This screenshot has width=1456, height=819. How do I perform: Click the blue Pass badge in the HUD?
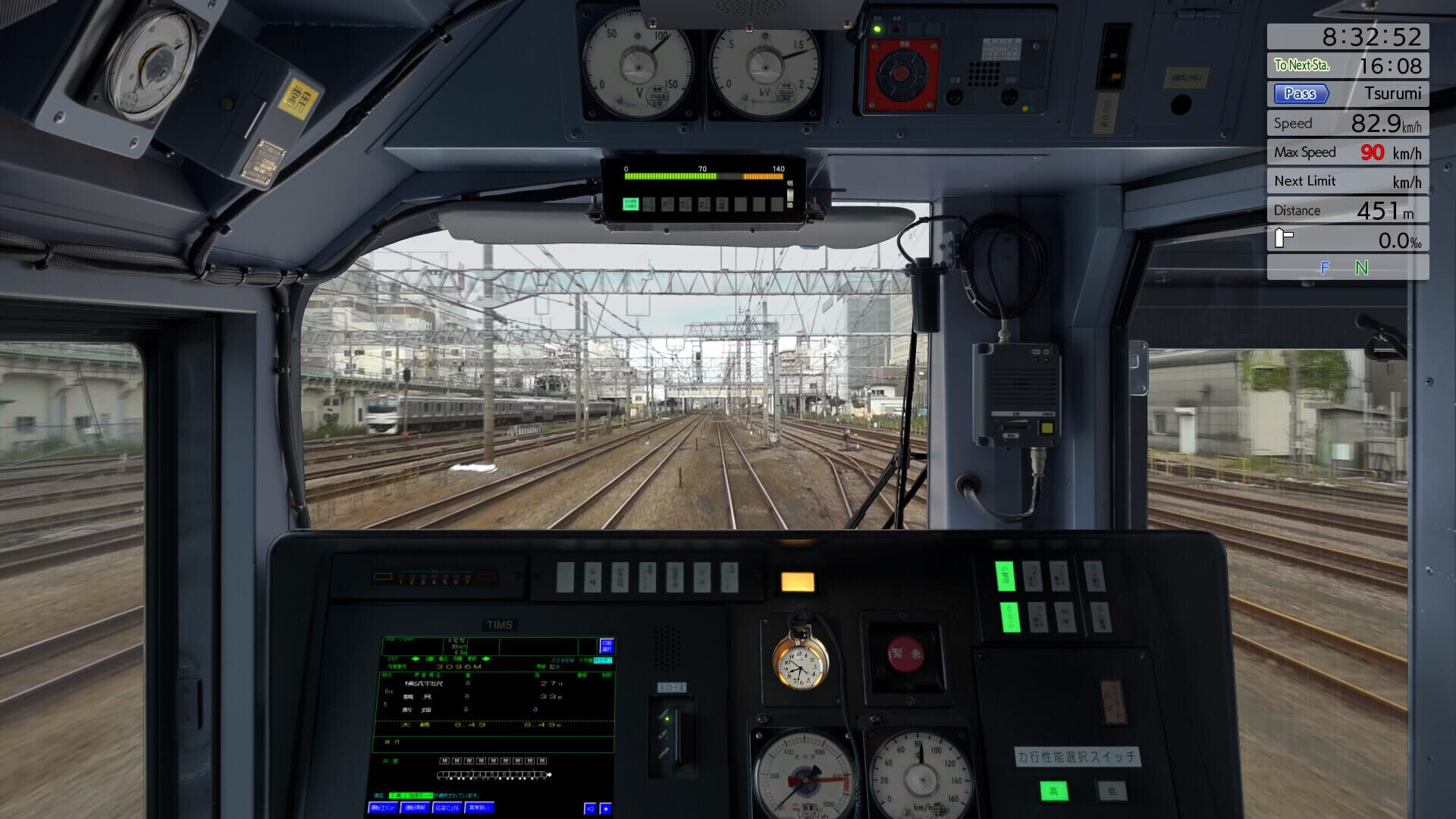1300,93
